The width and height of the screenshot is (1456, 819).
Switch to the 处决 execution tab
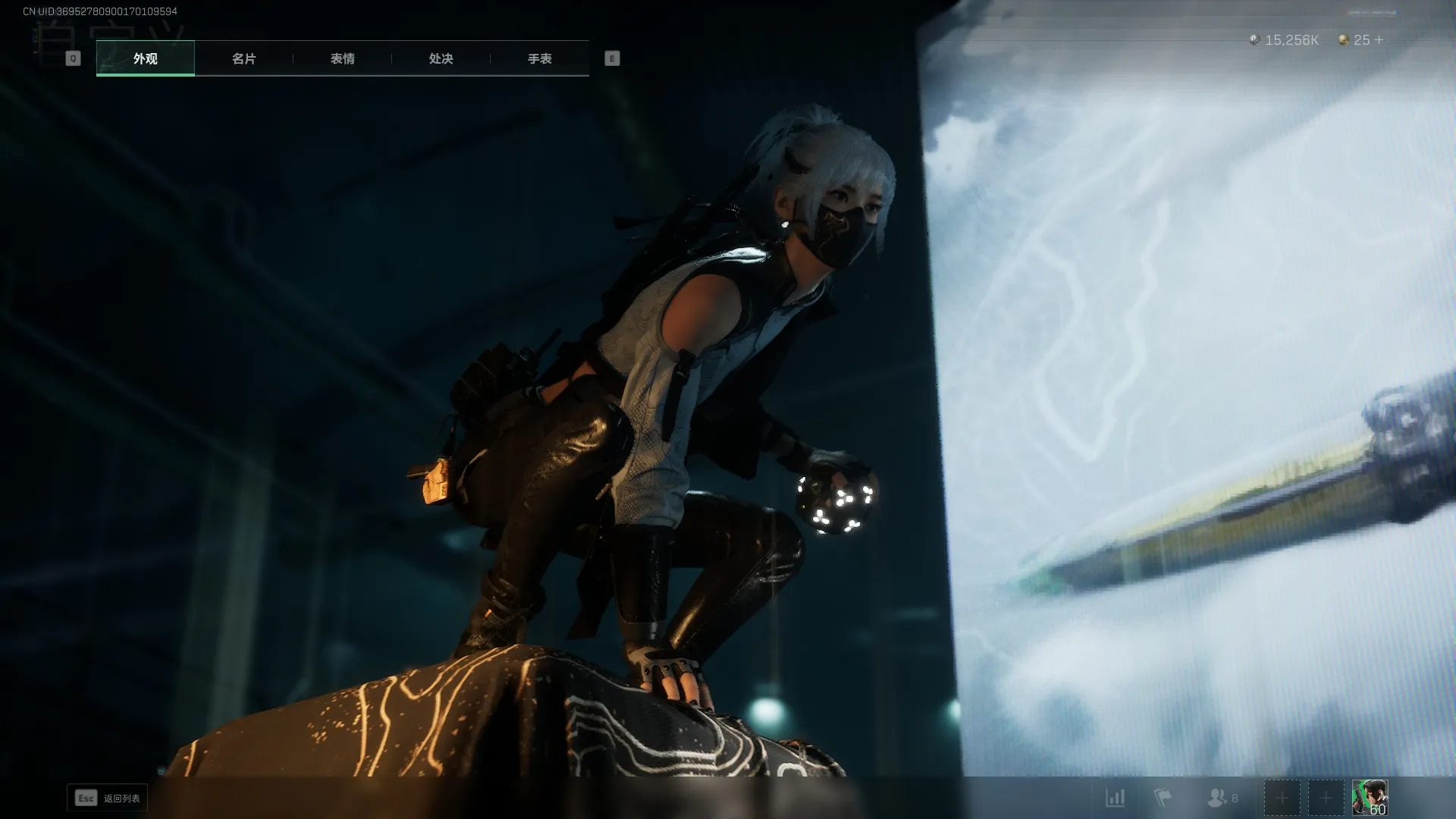coord(441,58)
